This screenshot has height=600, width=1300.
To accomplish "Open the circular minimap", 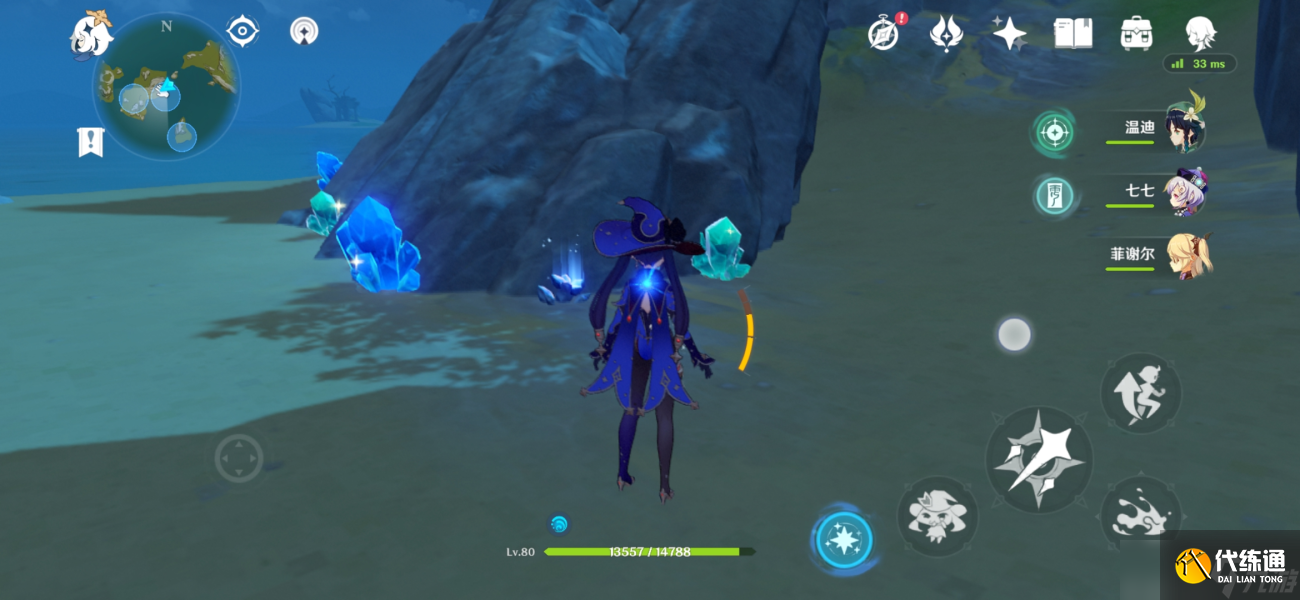I will tap(166, 86).
